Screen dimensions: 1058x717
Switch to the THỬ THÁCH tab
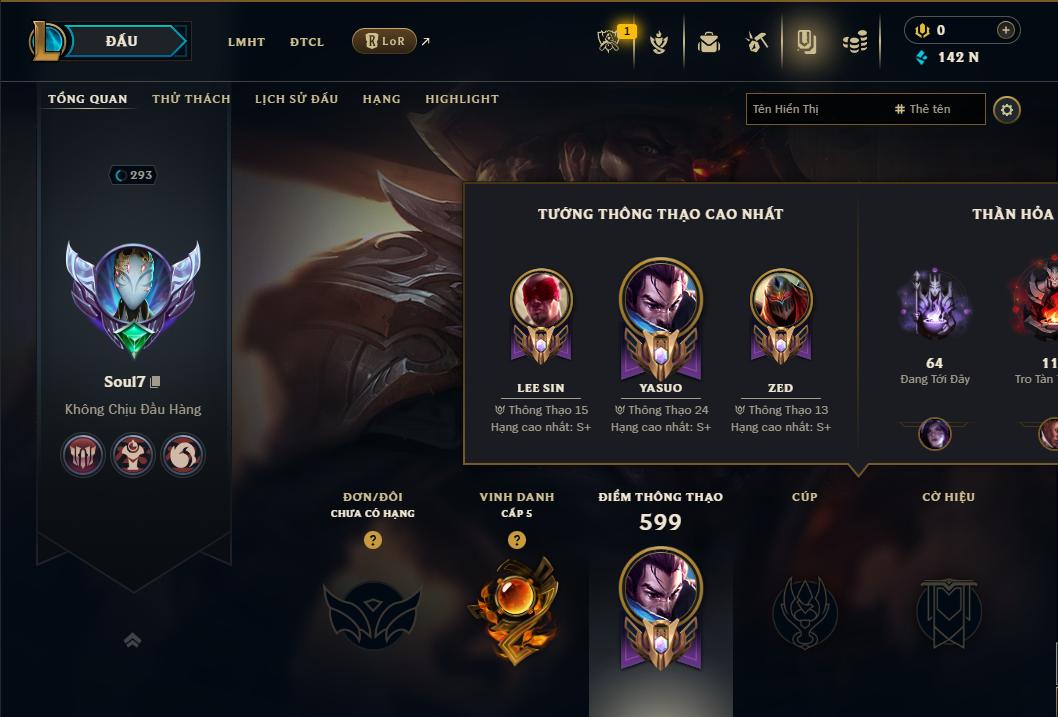click(x=191, y=99)
